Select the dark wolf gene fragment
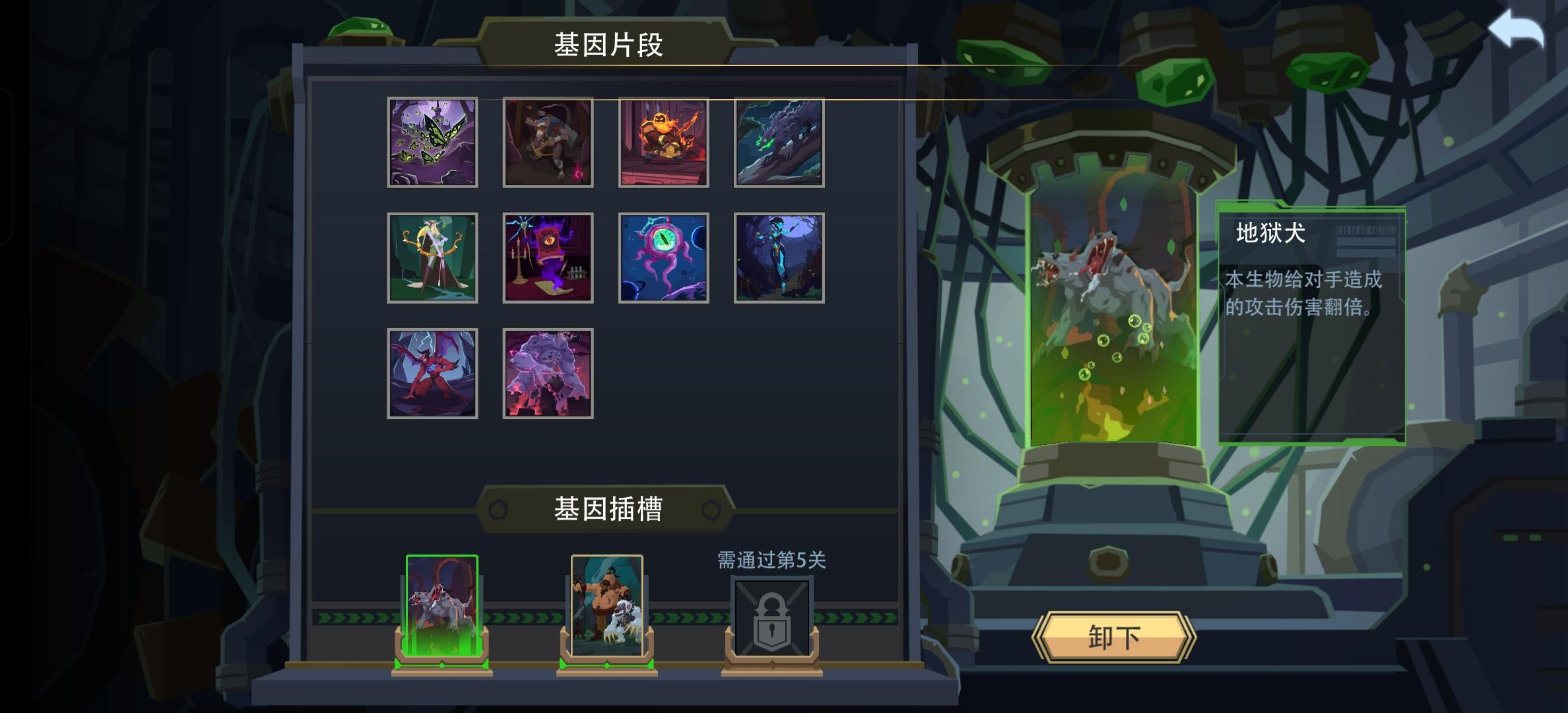Screen dimensions: 1568x713 [779, 142]
